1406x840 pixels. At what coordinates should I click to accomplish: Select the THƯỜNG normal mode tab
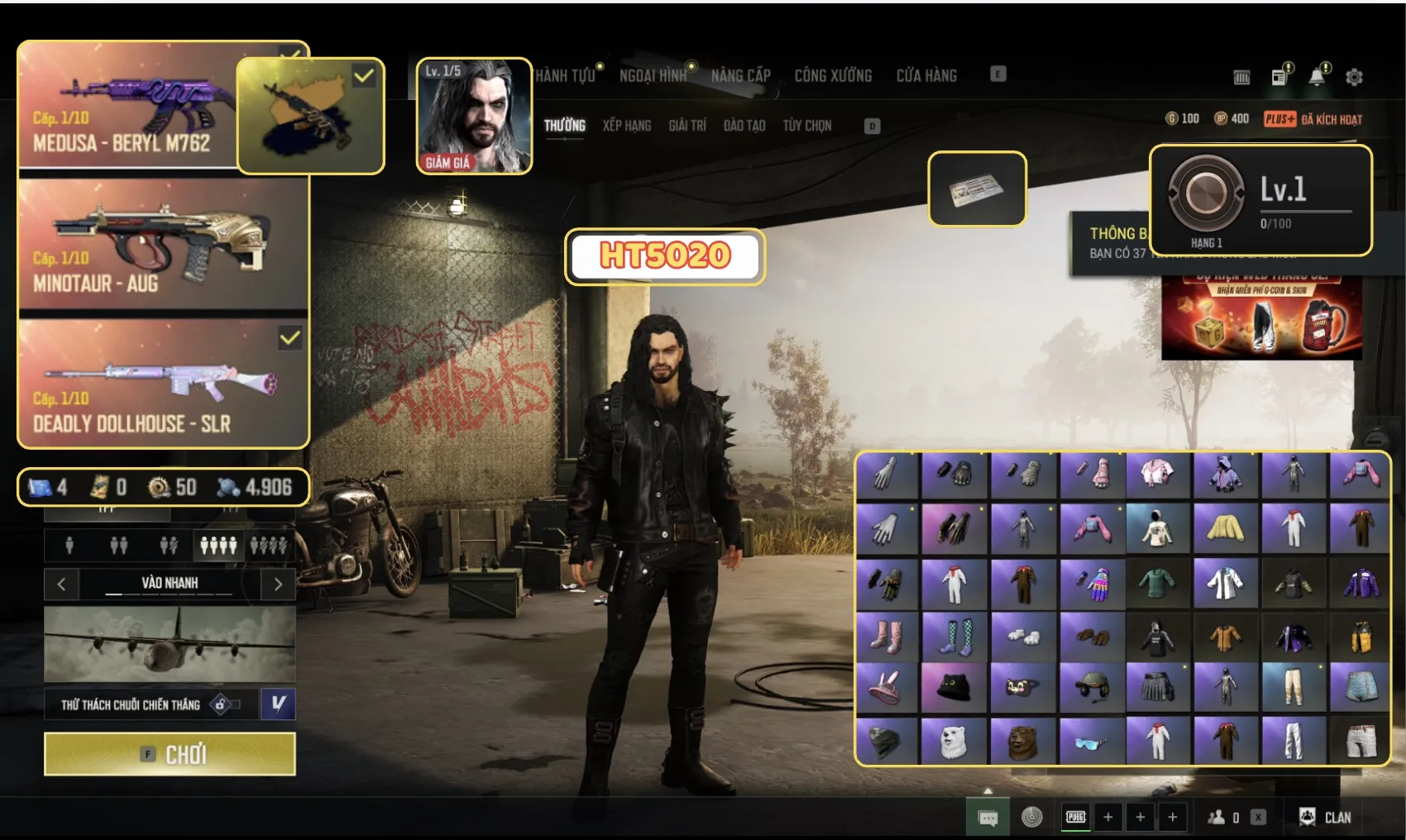[565, 126]
